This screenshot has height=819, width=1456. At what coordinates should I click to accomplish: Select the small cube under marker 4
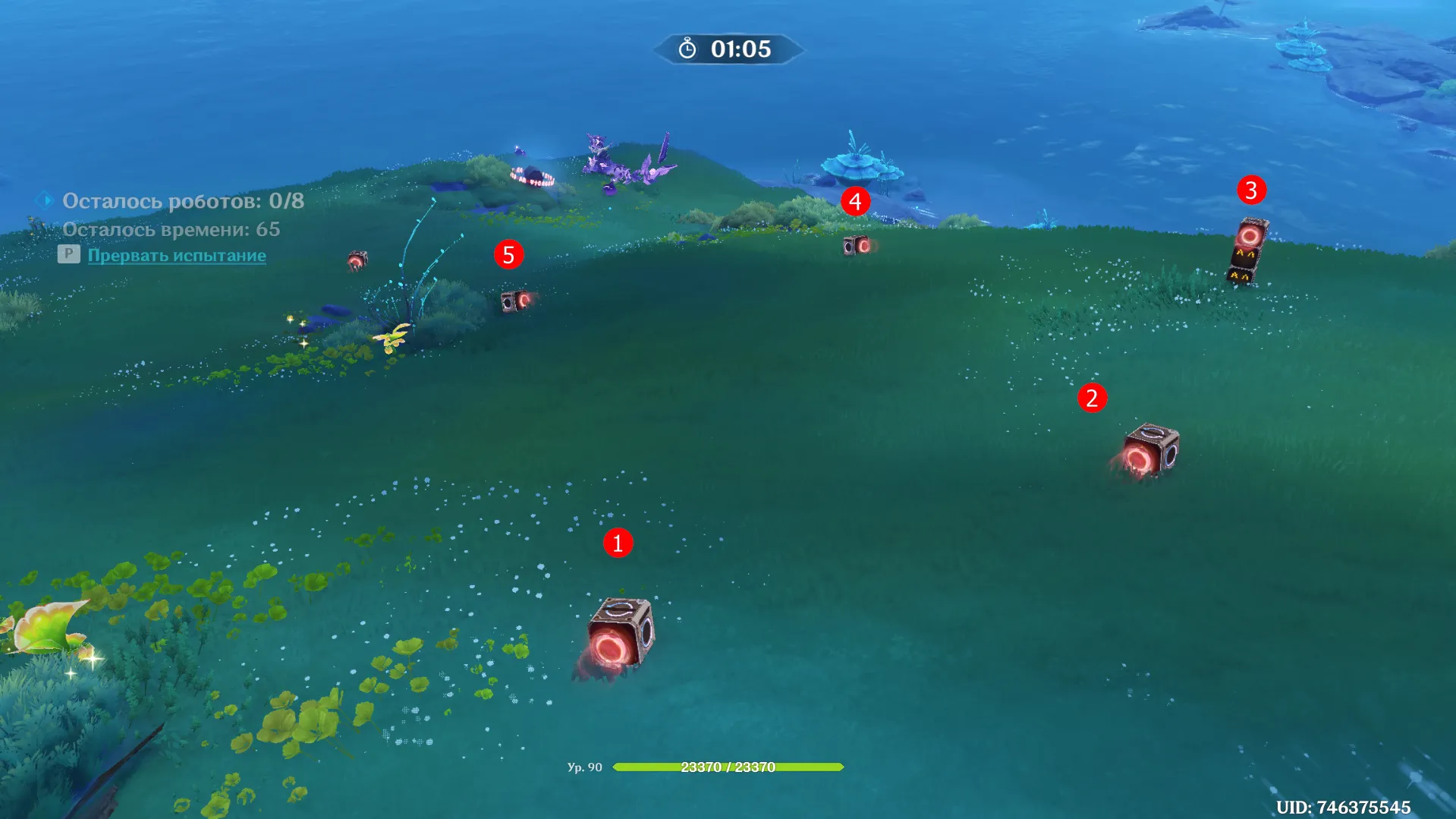[857, 247]
